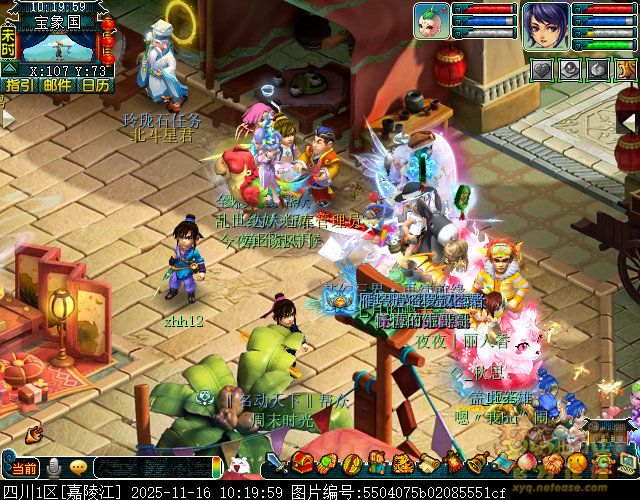640x500 pixels.
Task: Click the chat text input box
Action: pos(155,467)
